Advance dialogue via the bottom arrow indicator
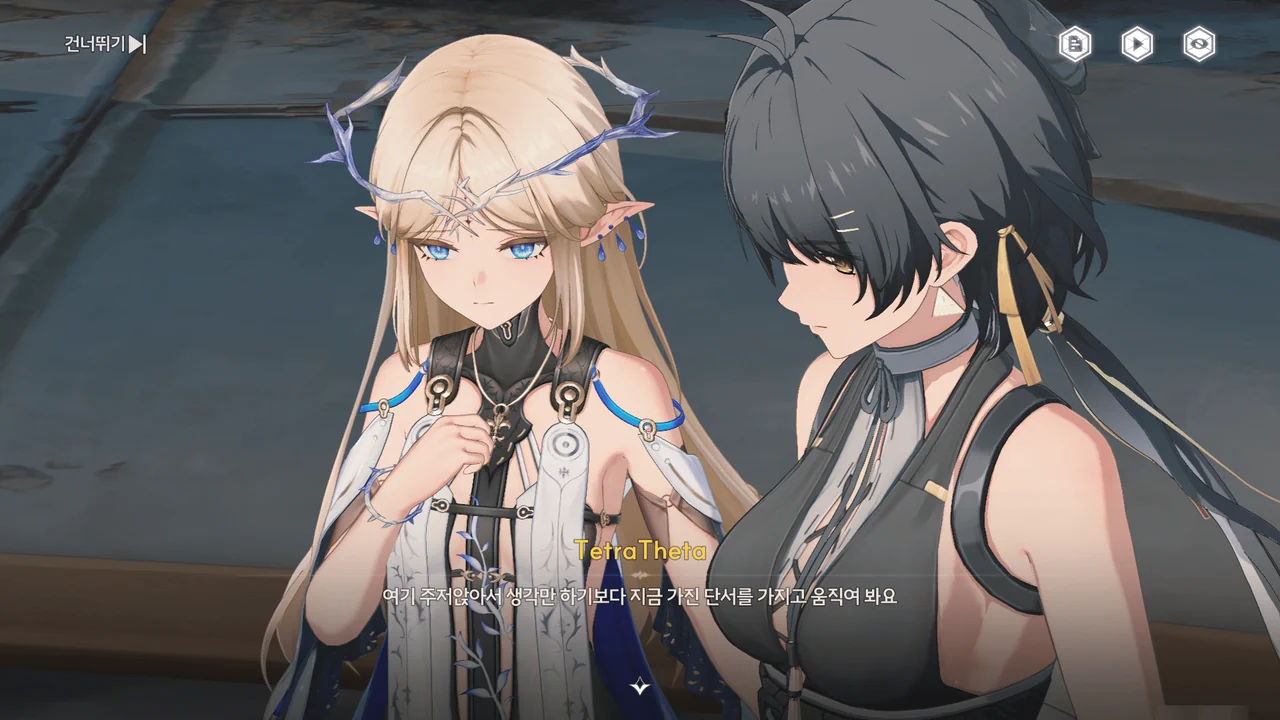This screenshot has height=720, width=1280. tap(640, 687)
